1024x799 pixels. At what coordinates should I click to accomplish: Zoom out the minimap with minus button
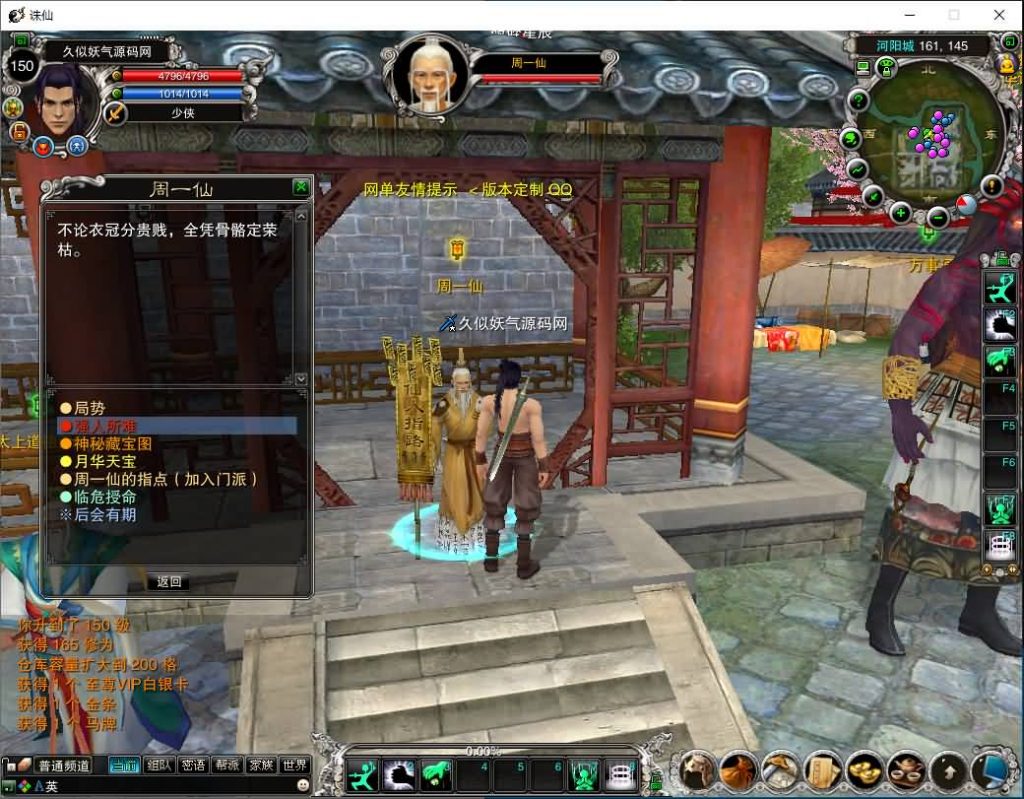(937, 216)
